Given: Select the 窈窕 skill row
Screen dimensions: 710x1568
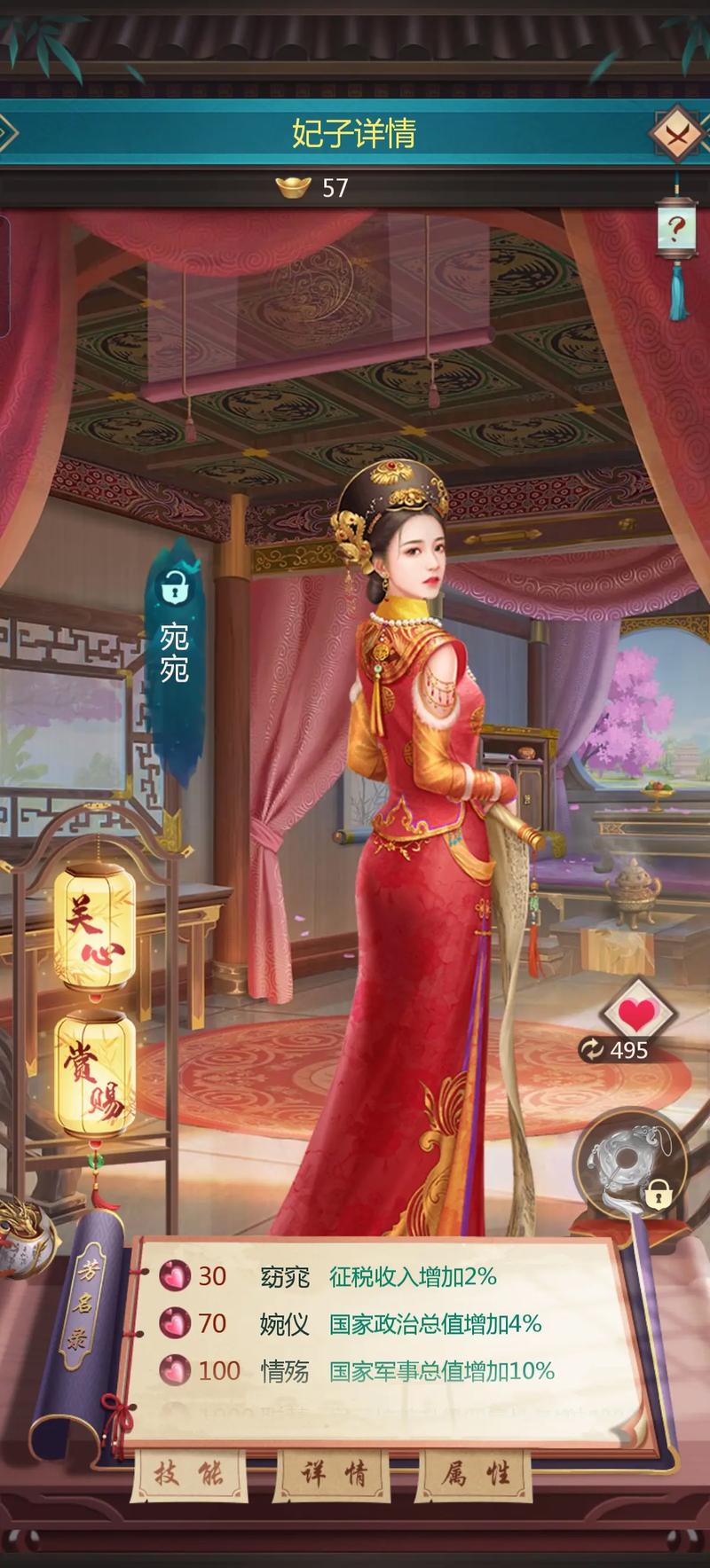Looking at the screenshot, I should pos(355,1277).
